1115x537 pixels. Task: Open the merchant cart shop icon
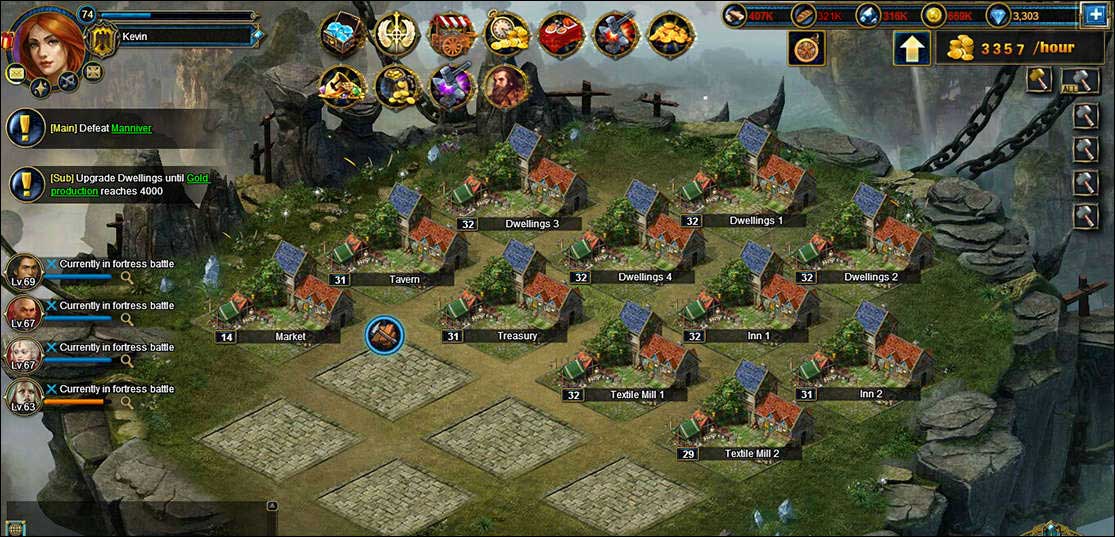tap(451, 34)
